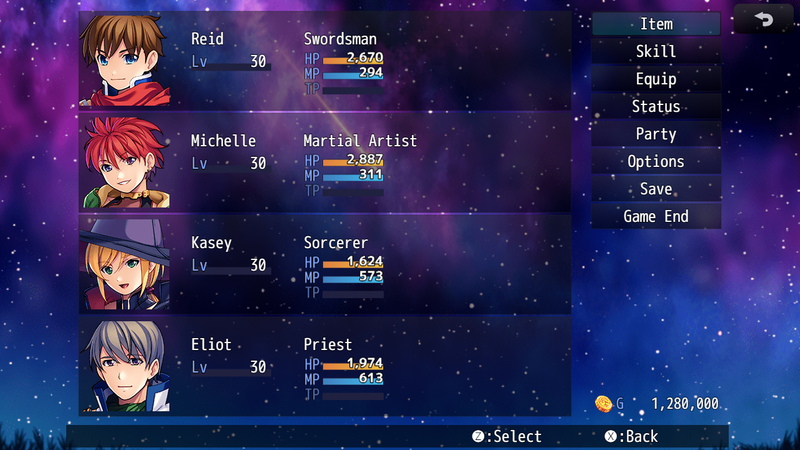The image size is (800, 450).
Task: Choose the Equip command
Action: click(x=656, y=79)
